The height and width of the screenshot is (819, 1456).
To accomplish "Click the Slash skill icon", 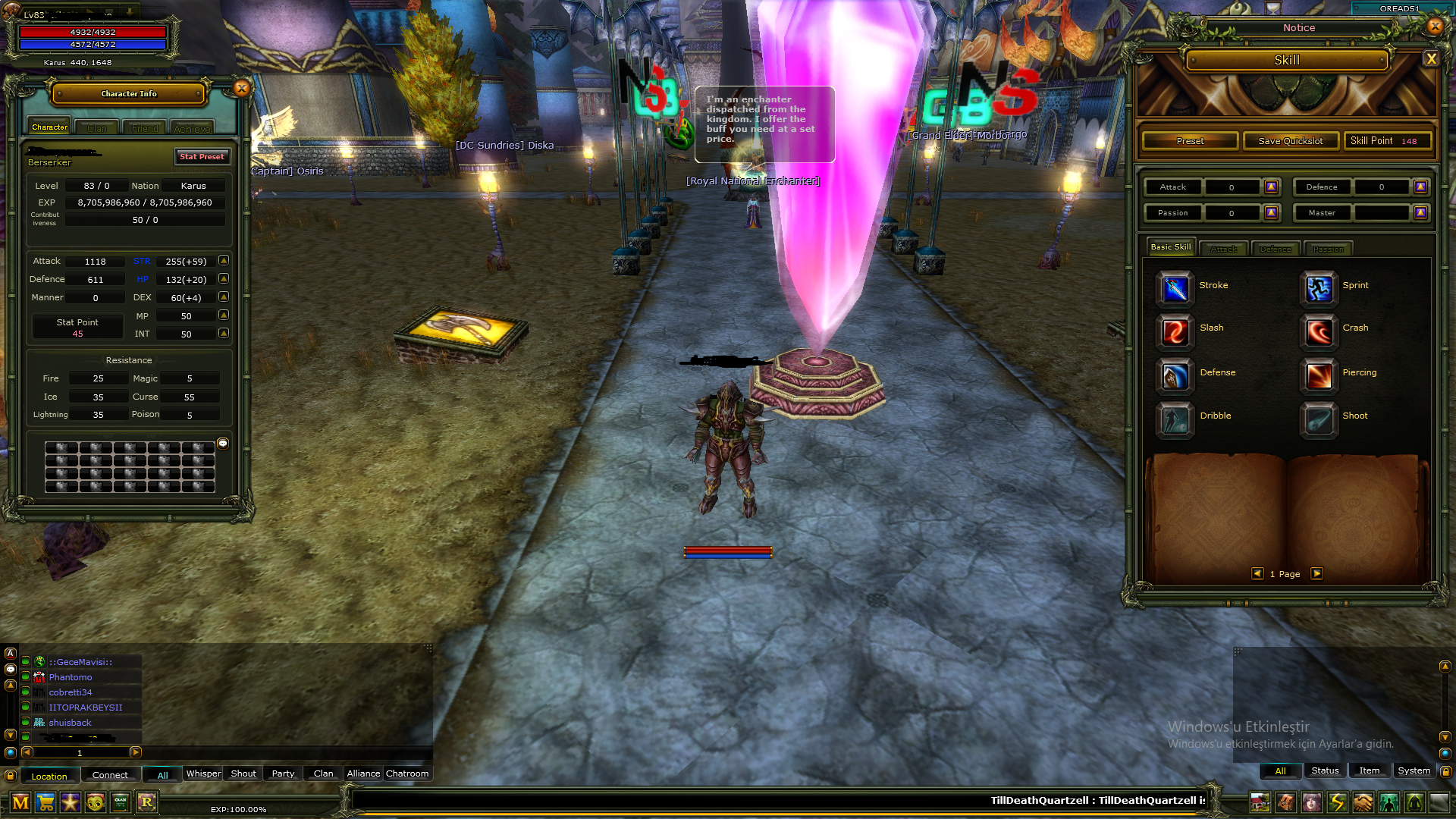I will [1174, 332].
